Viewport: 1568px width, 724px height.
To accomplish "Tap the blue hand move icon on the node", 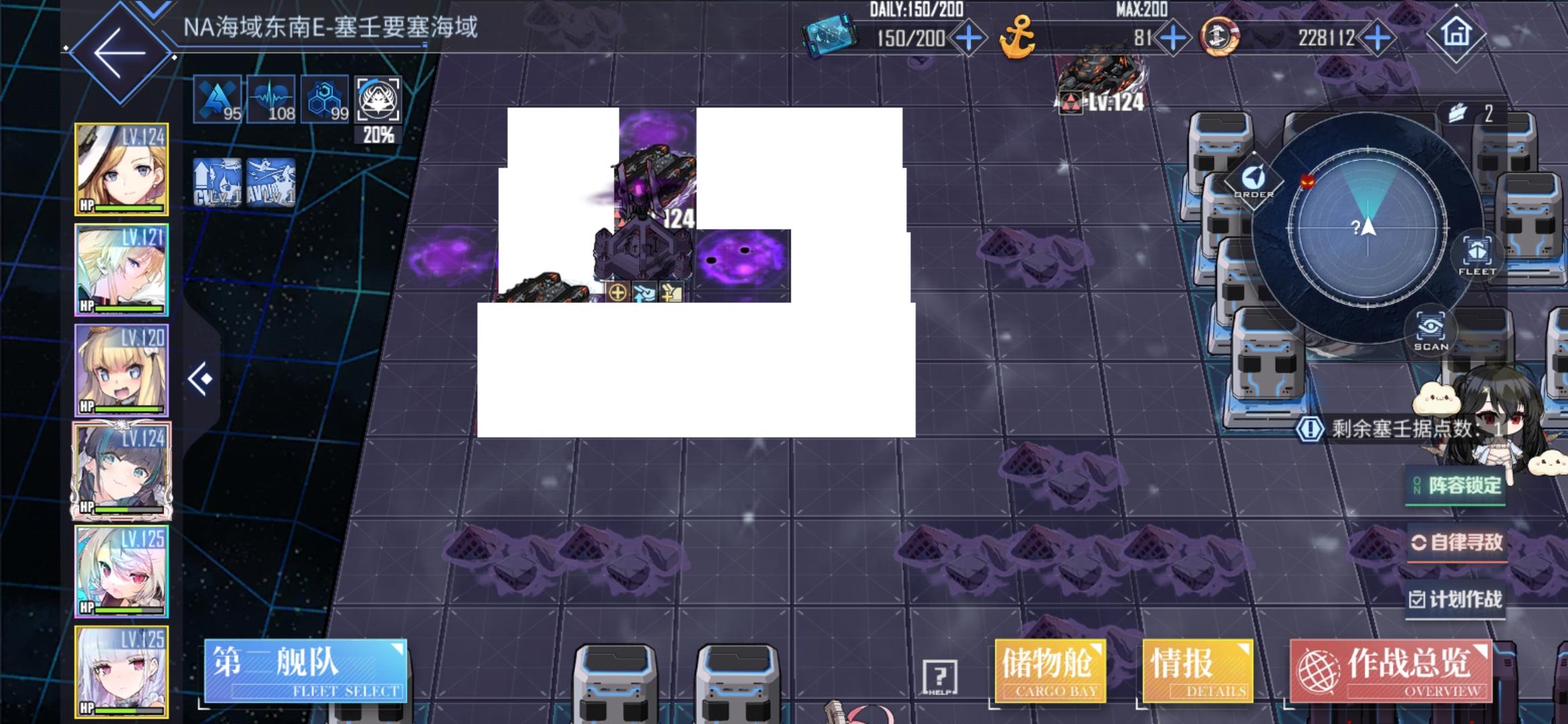I will (x=645, y=292).
